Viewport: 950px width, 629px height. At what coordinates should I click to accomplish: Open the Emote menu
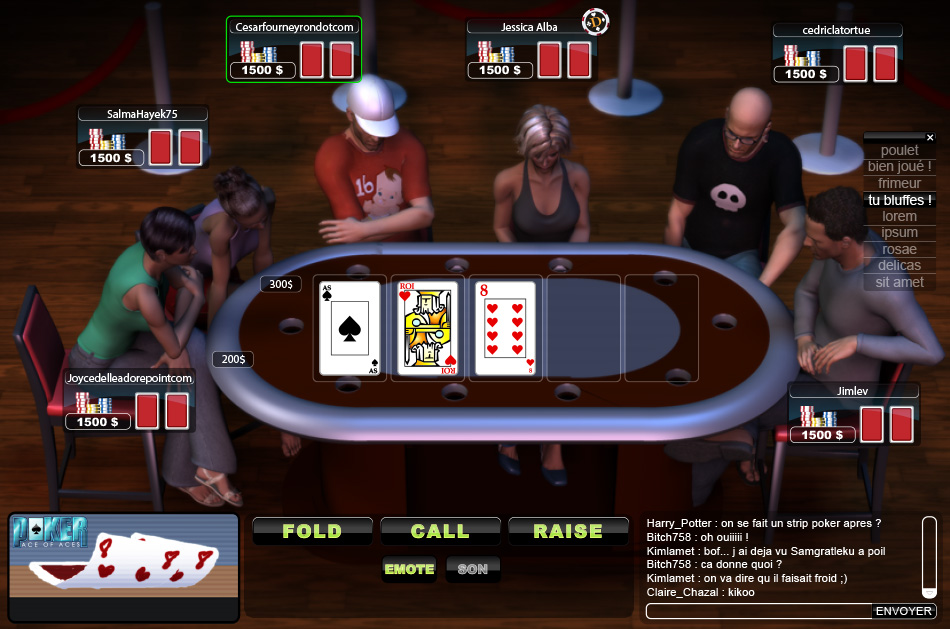410,569
